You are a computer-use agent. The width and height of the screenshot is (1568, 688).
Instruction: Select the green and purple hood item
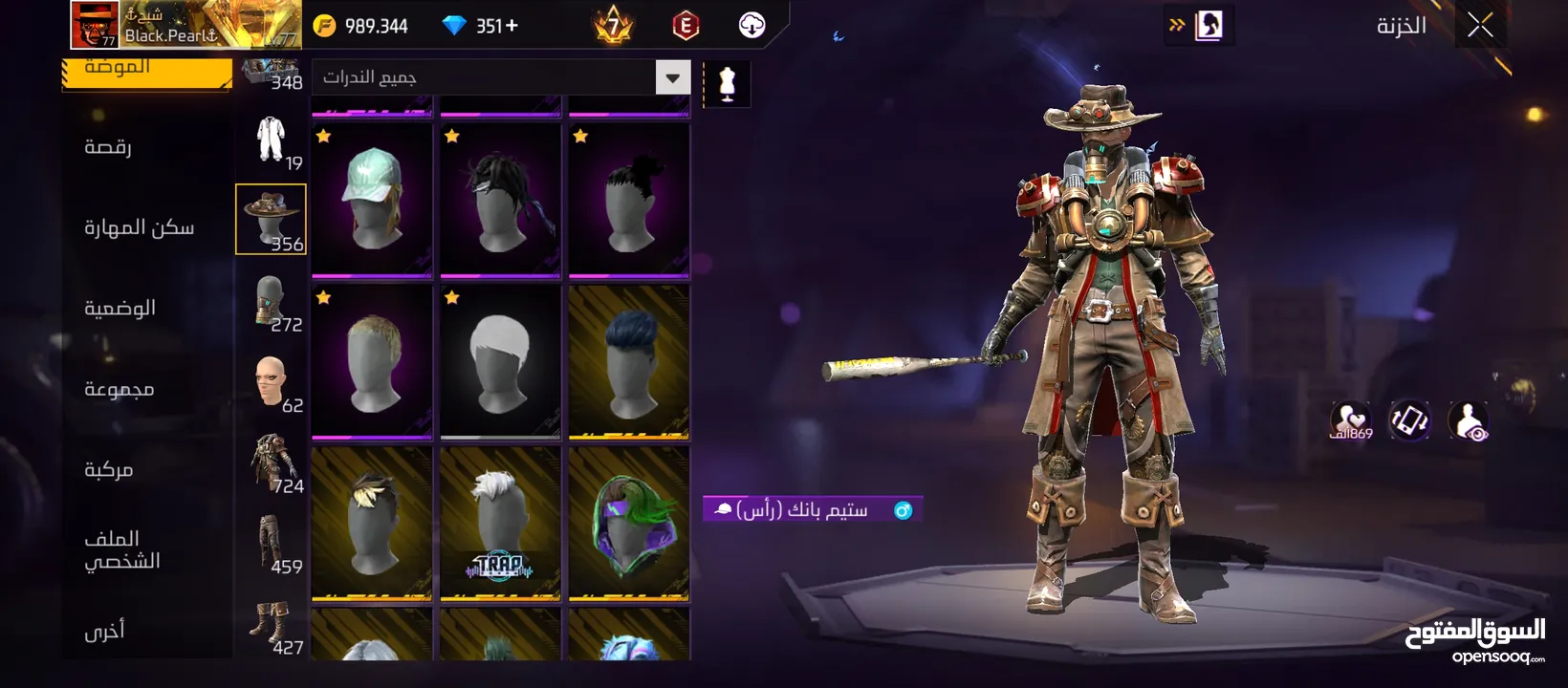[x=628, y=524]
